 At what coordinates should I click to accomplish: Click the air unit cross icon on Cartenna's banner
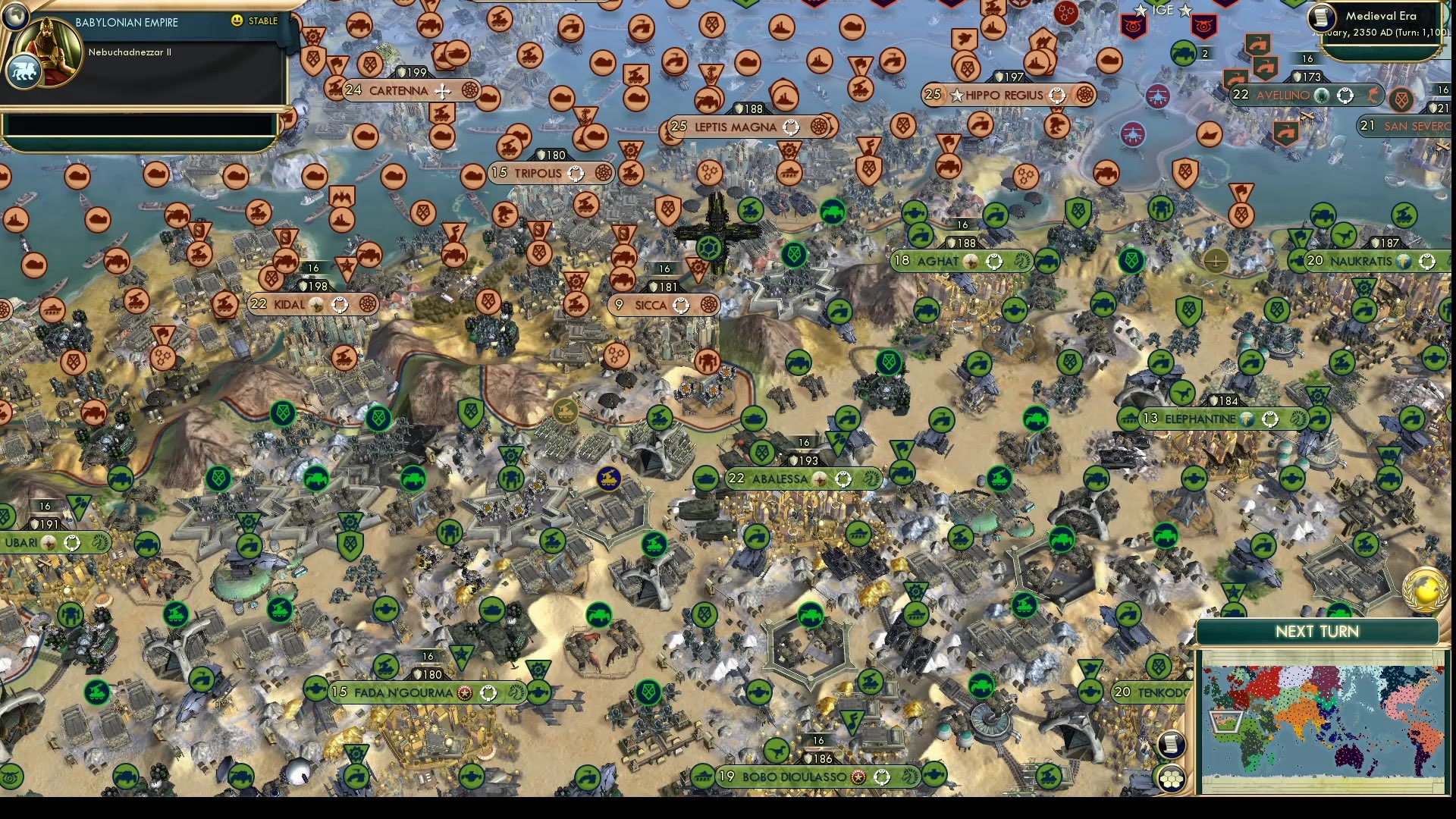click(442, 90)
